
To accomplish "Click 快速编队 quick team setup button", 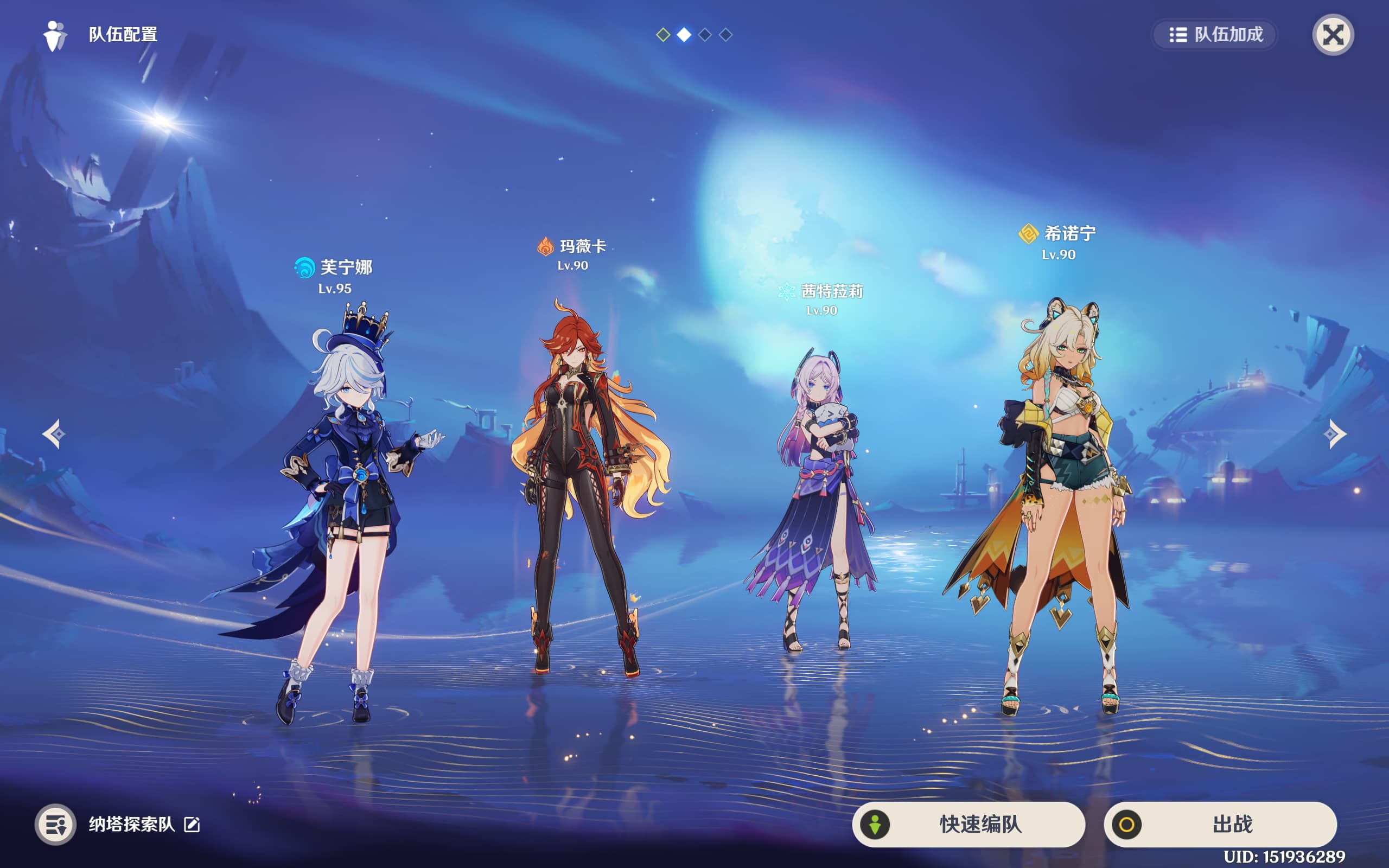I will pos(969,825).
